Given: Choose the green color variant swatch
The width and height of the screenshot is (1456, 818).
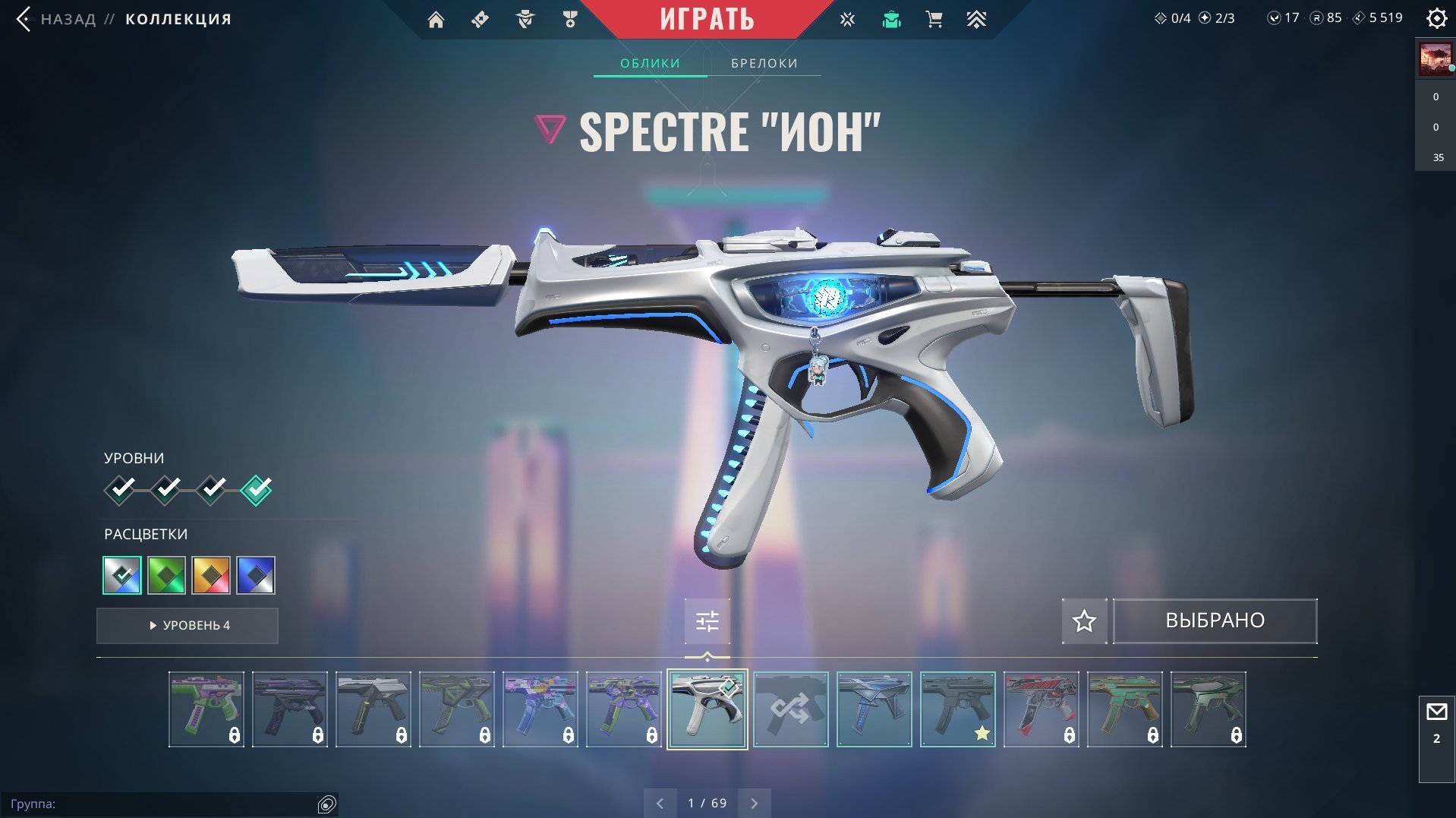Looking at the screenshot, I should 166,575.
